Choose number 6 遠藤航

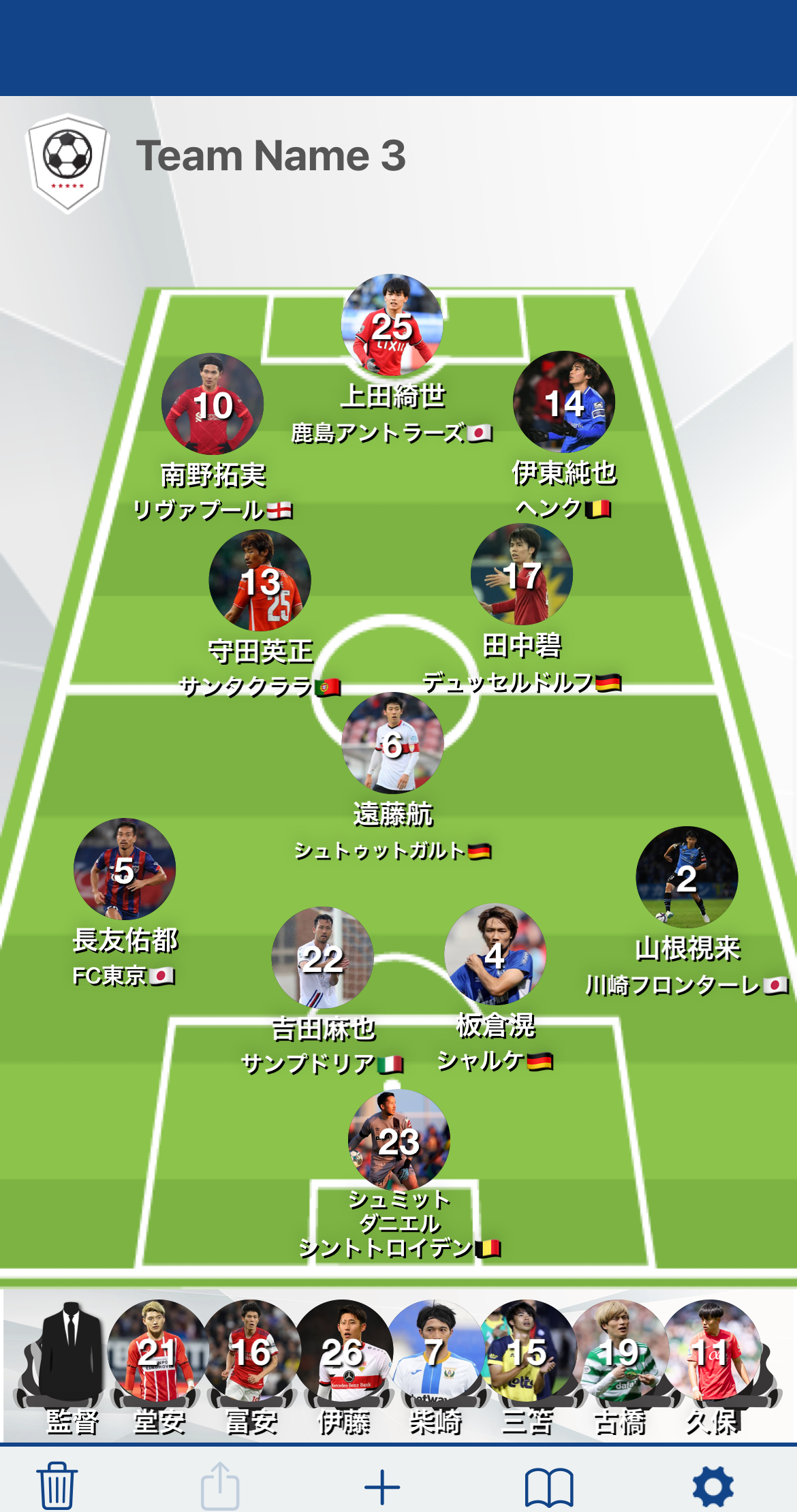point(392,744)
